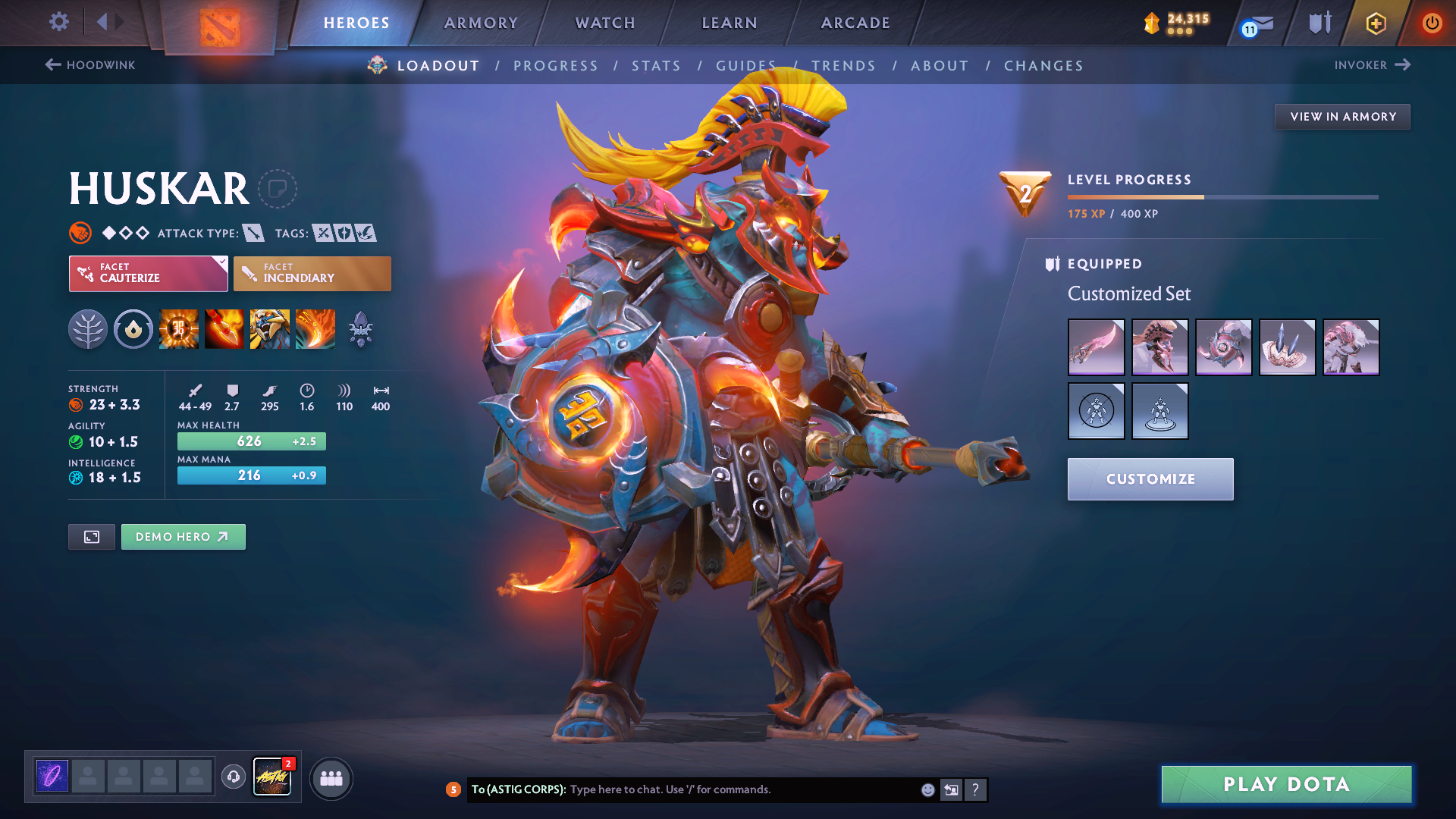This screenshot has width=1456, height=819.
Task: Go back to Hoodwink hero page
Action: pyautogui.click(x=89, y=65)
